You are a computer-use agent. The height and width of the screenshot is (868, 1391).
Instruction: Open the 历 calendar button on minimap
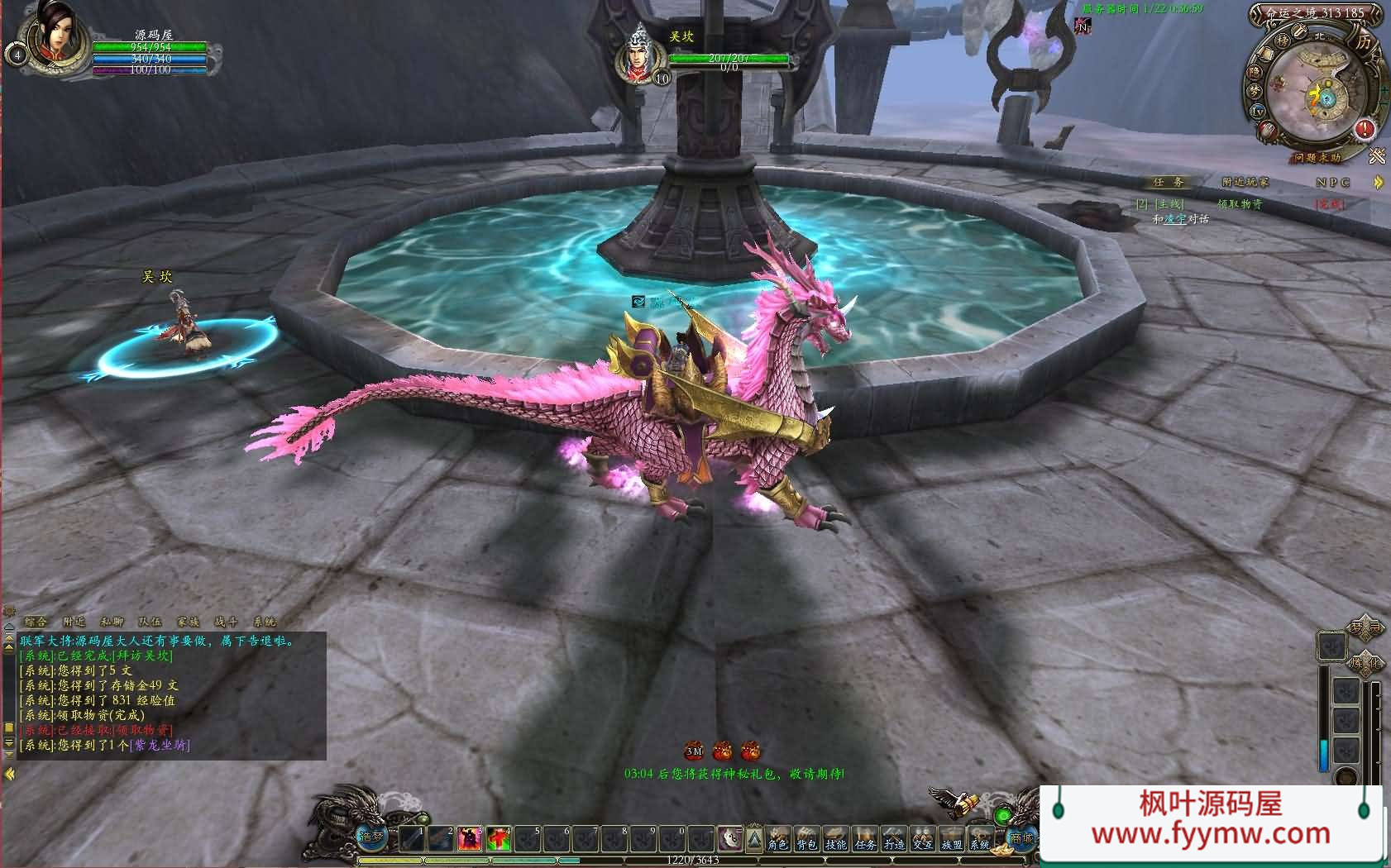pos(1364,41)
